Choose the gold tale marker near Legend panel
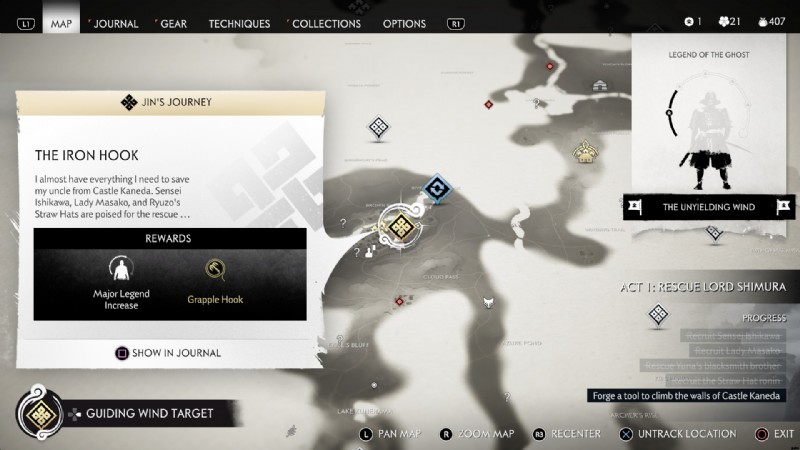 click(585, 152)
